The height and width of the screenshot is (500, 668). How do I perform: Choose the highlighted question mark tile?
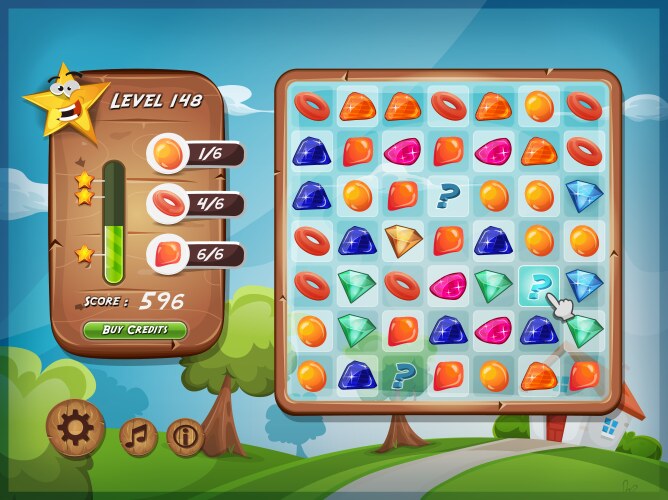[539, 287]
